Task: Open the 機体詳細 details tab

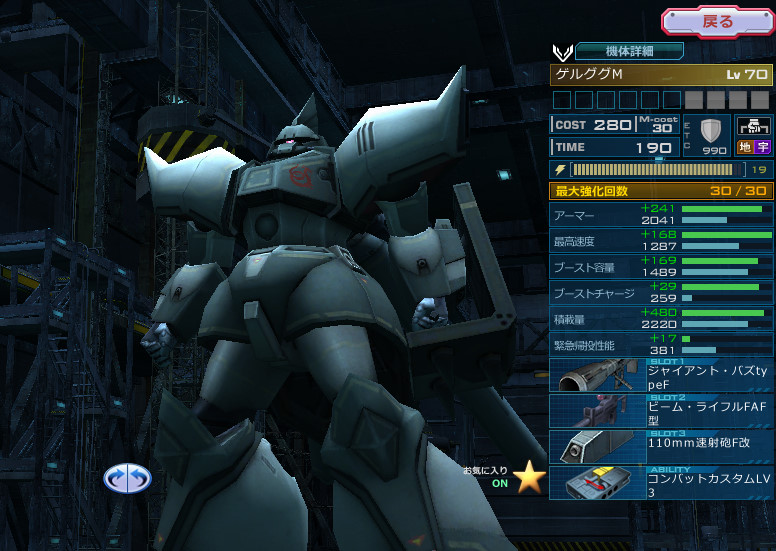Action: coord(629,51)
